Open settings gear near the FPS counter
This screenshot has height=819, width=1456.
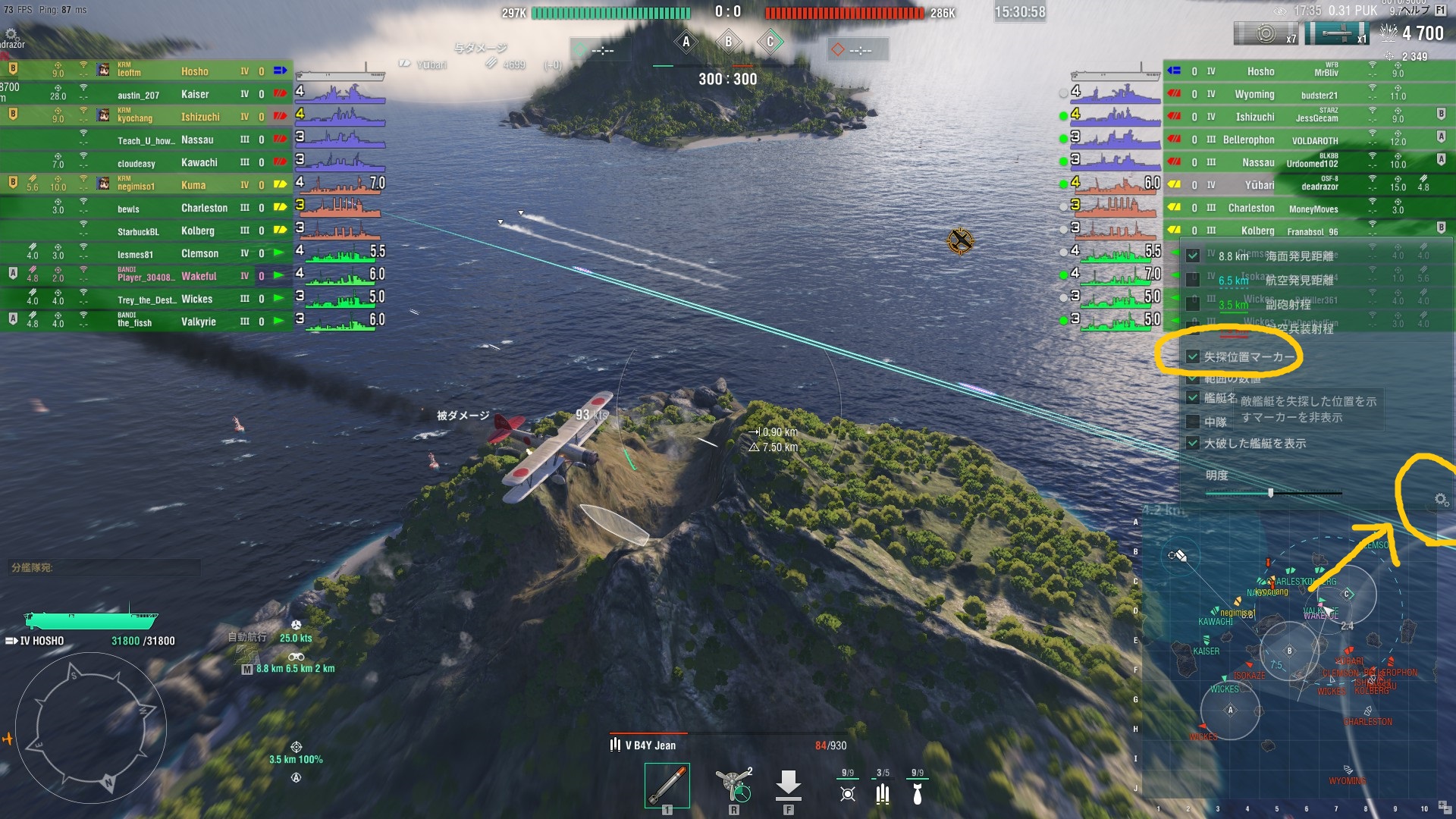[x=11, y=34]
